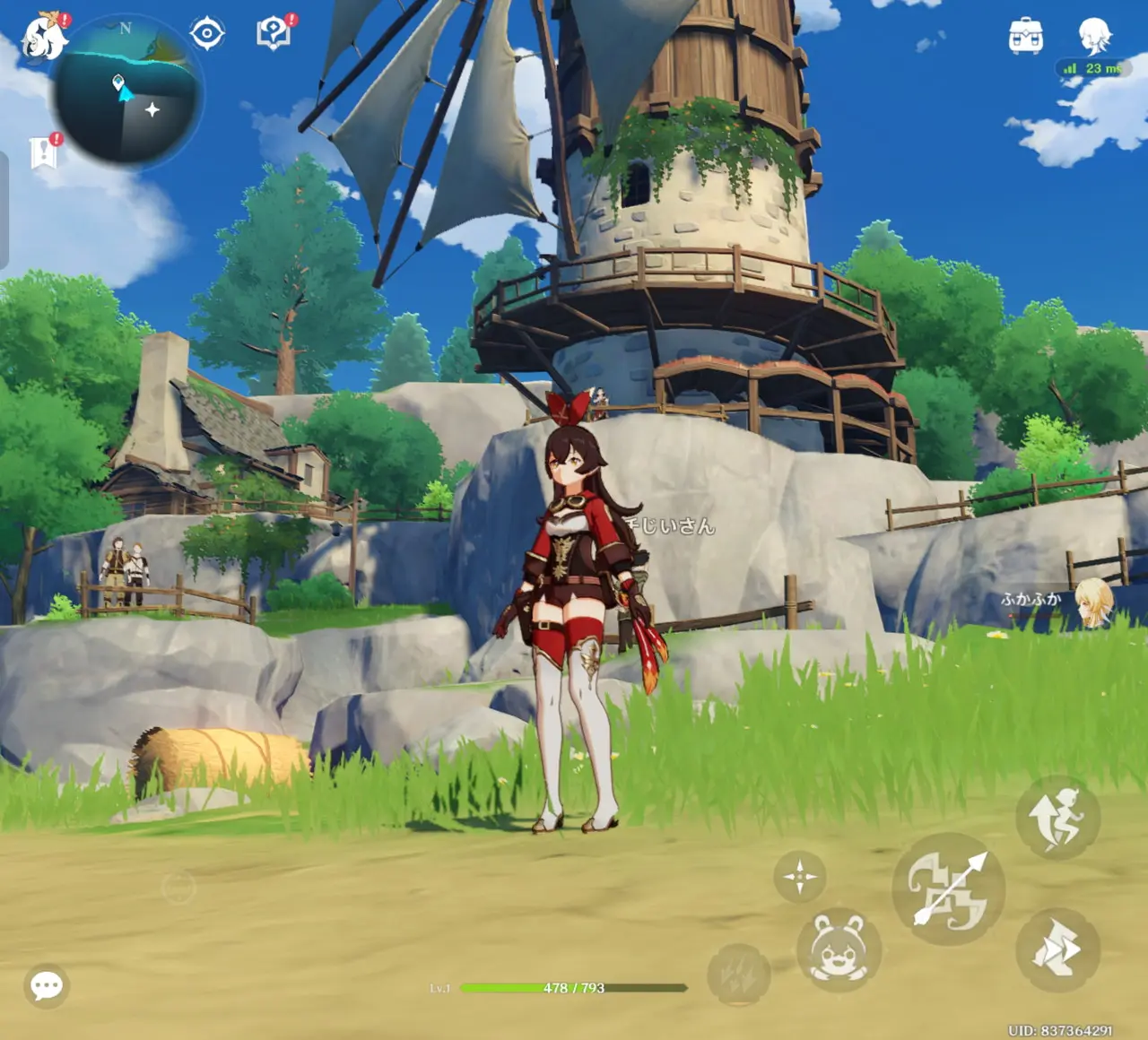The height and width of the screenshot is (1040, 1148).
Task: Tap the sprint dash button
Action: click(x=1058, y=950)
